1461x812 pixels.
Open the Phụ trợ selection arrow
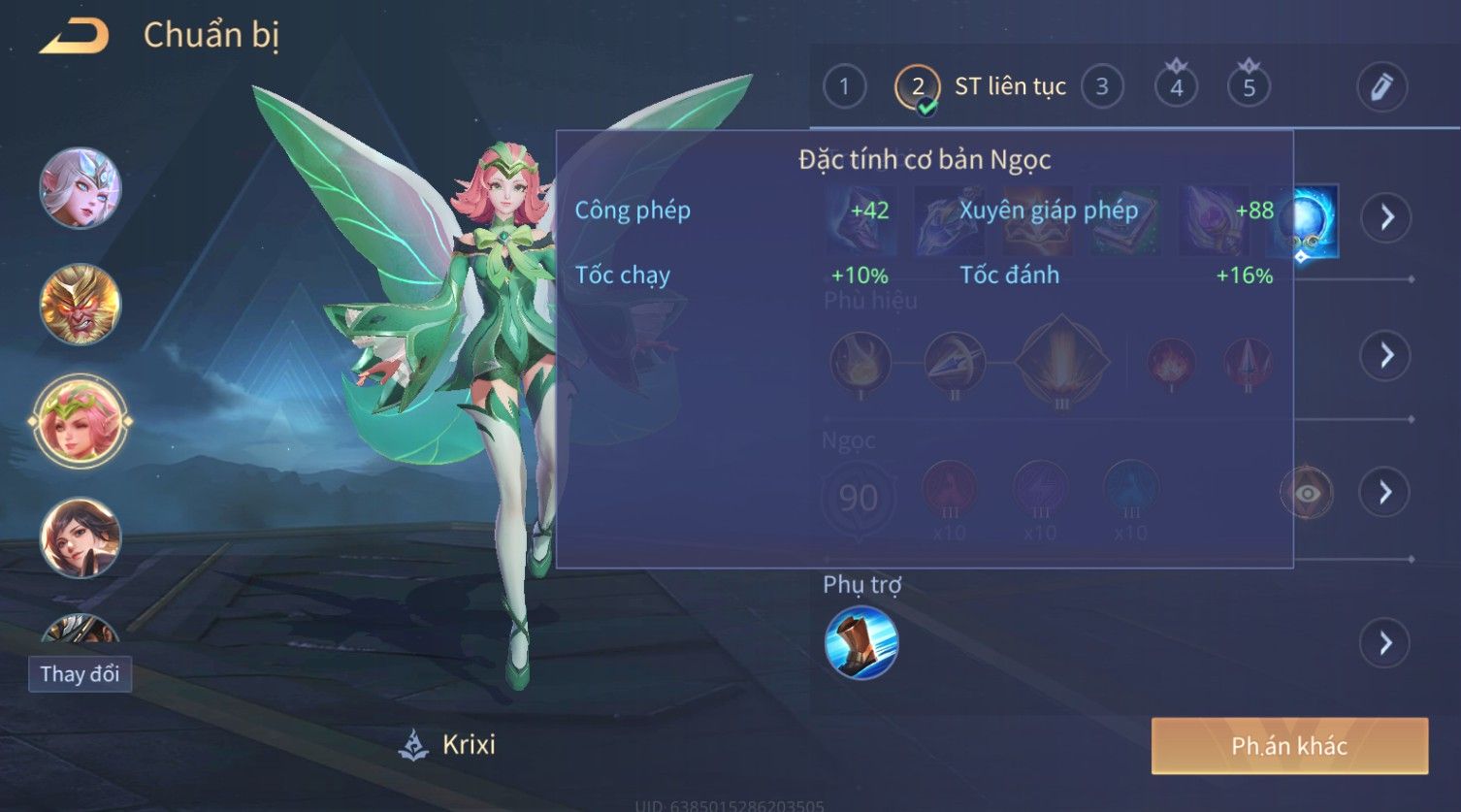(x=1384, y=642)
